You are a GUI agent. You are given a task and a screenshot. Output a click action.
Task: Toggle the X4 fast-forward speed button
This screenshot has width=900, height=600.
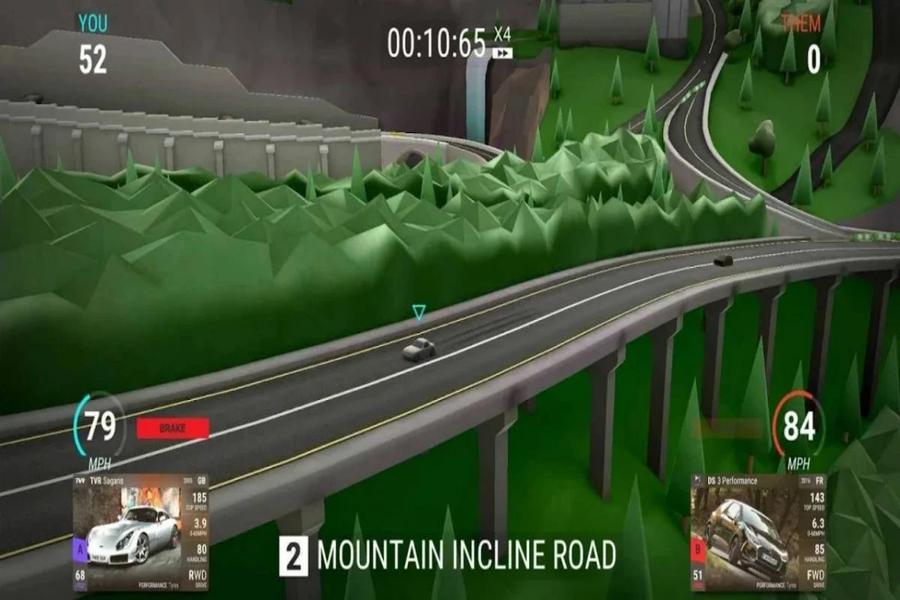pyautogui.click(x=502, y=44)
